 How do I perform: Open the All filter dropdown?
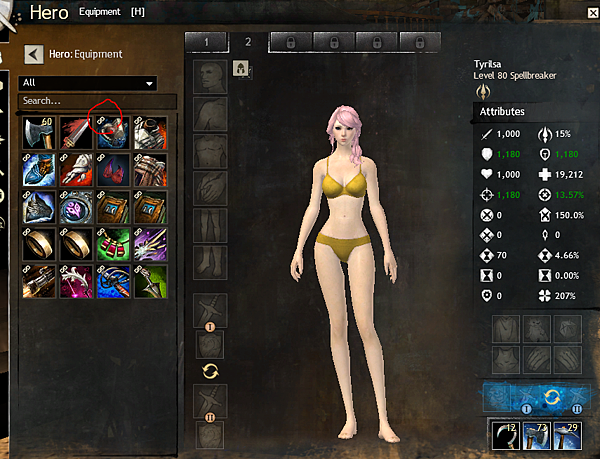89,83
